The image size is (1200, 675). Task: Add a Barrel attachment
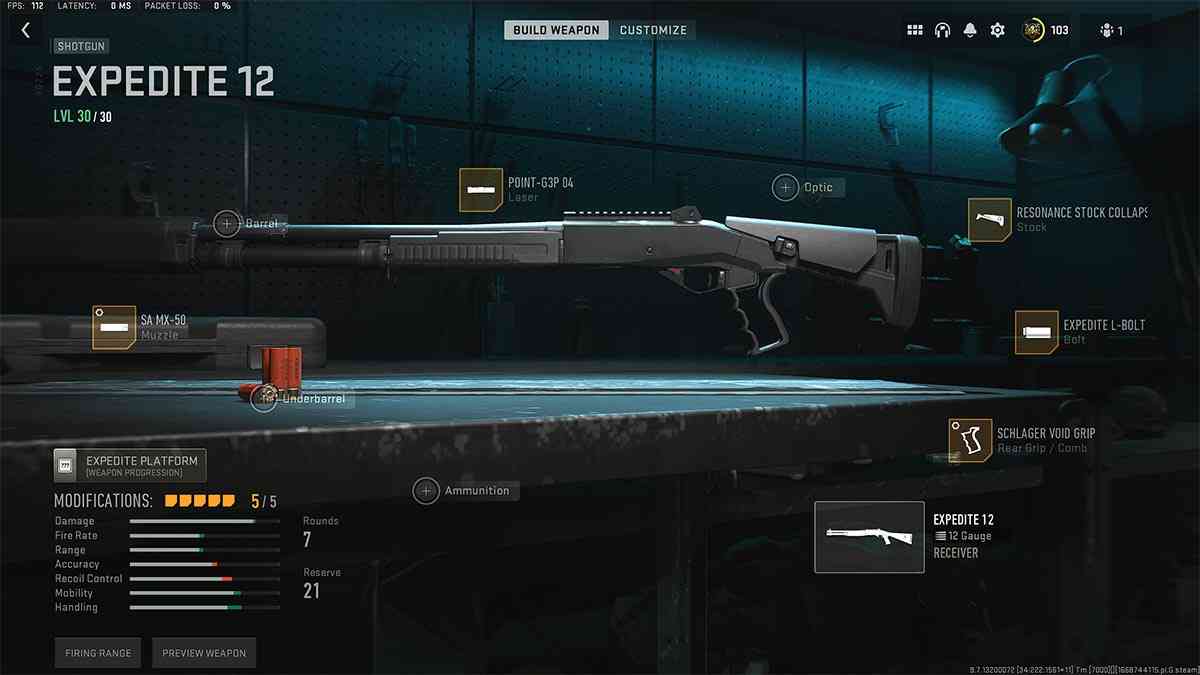pos(228,223)
